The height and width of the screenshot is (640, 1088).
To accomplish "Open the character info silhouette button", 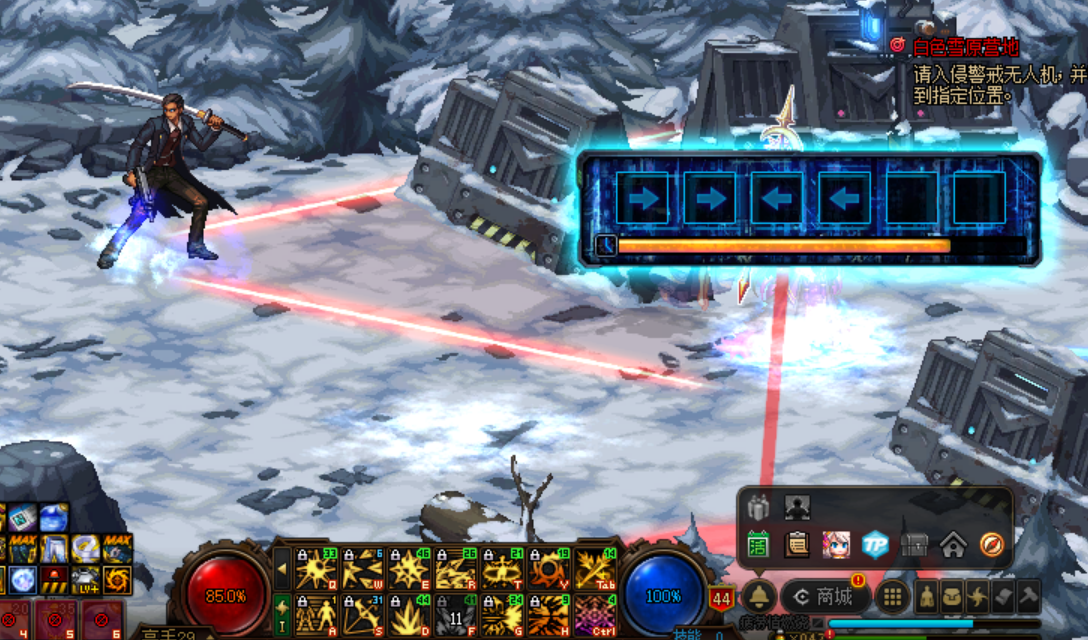I will pos(927,597).
